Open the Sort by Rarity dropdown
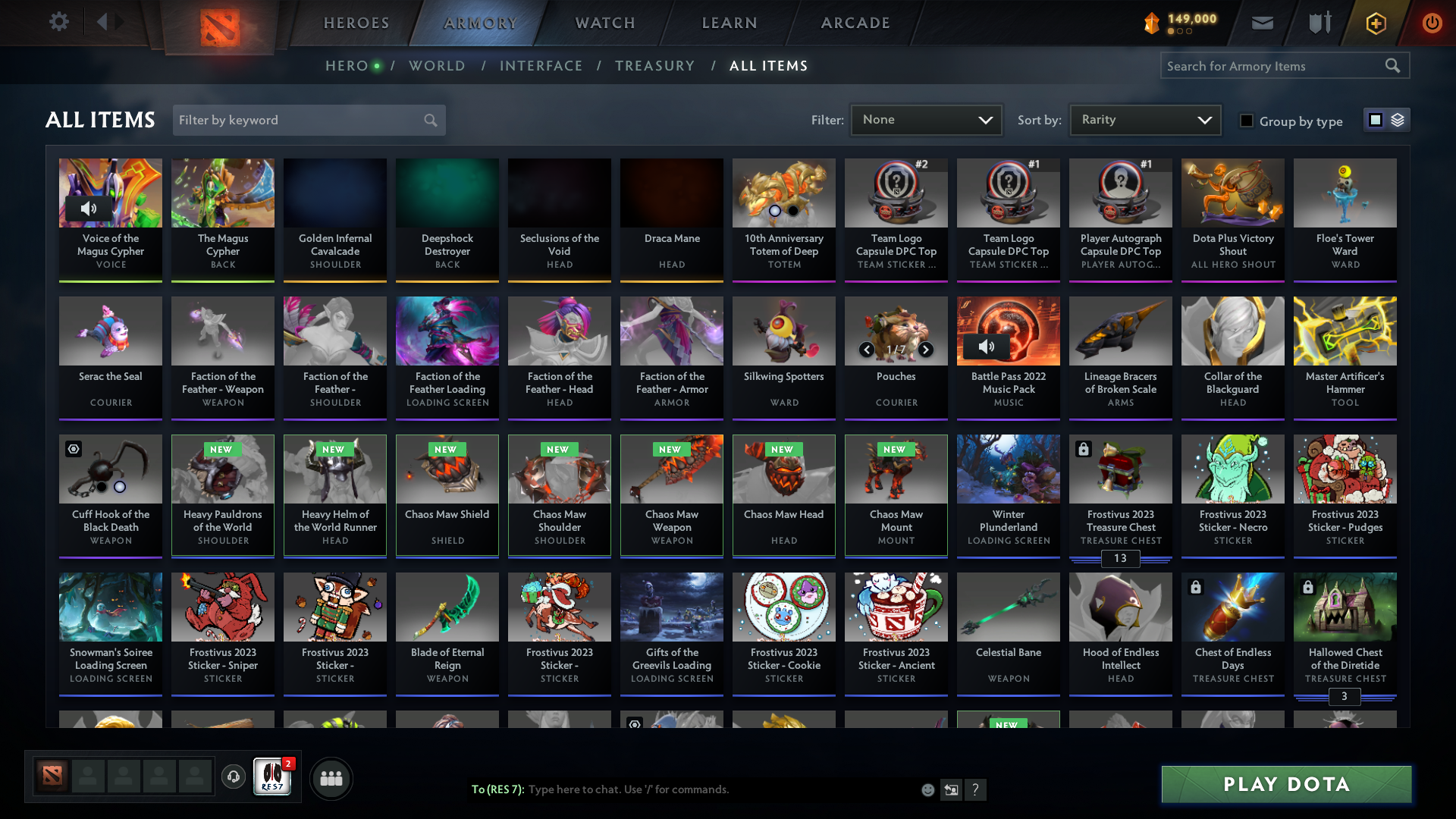 coord(1144,119)
